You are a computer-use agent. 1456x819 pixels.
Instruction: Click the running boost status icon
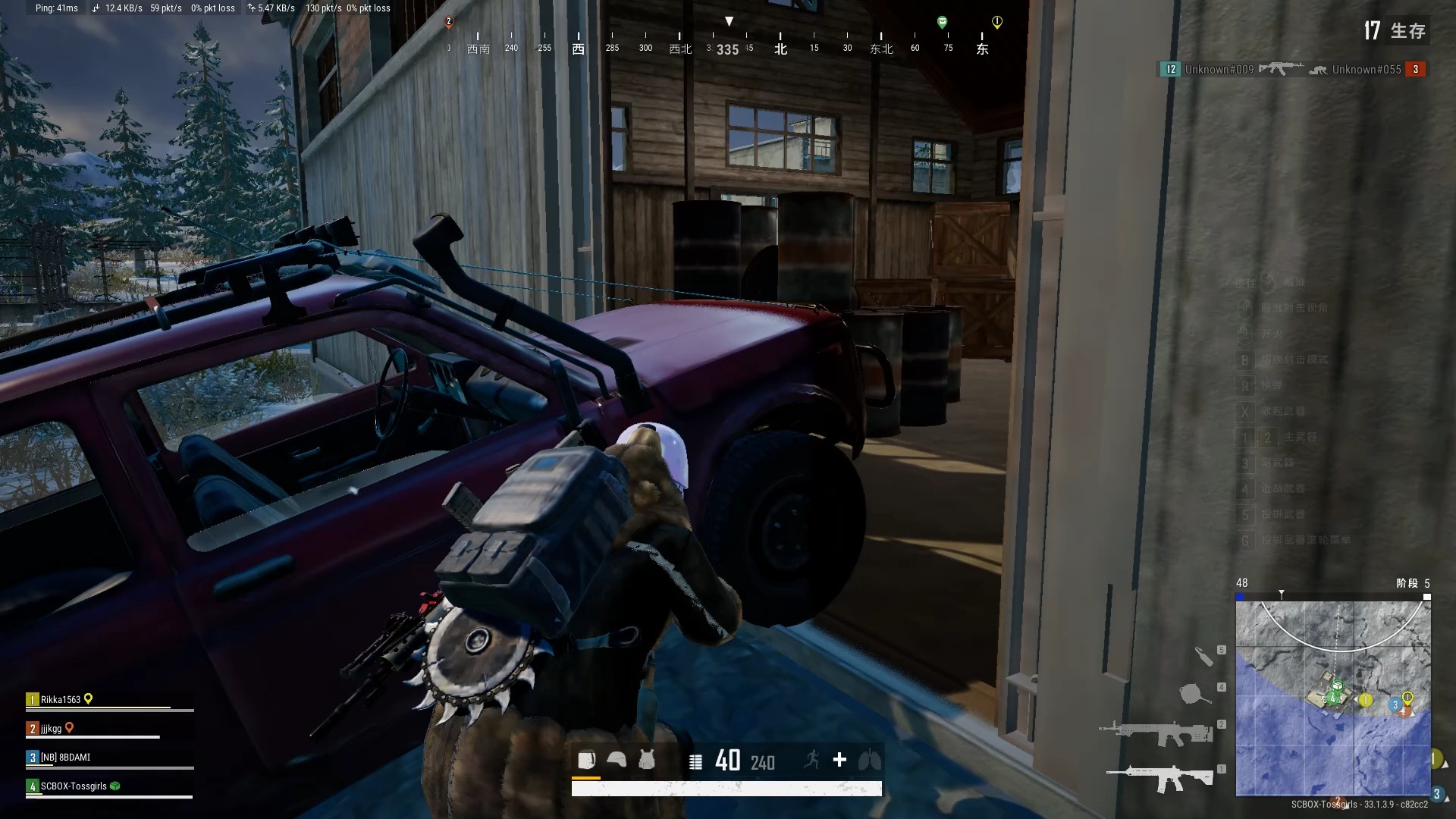coord(812,760)
